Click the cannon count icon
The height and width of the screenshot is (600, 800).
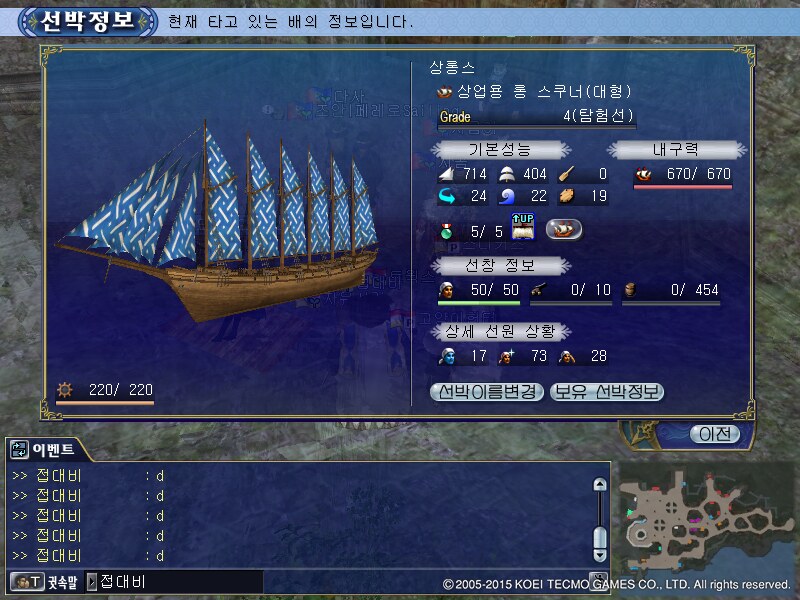coord(538,290)
